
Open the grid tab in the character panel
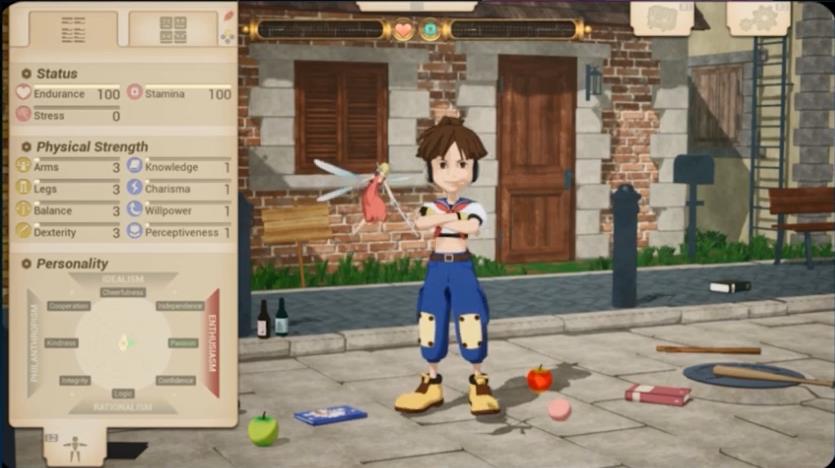click(173, 28)
